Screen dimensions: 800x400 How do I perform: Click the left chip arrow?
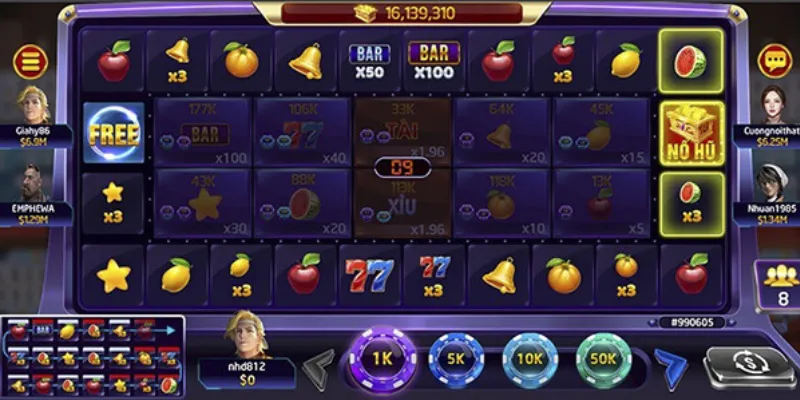(x=320, y=365)
